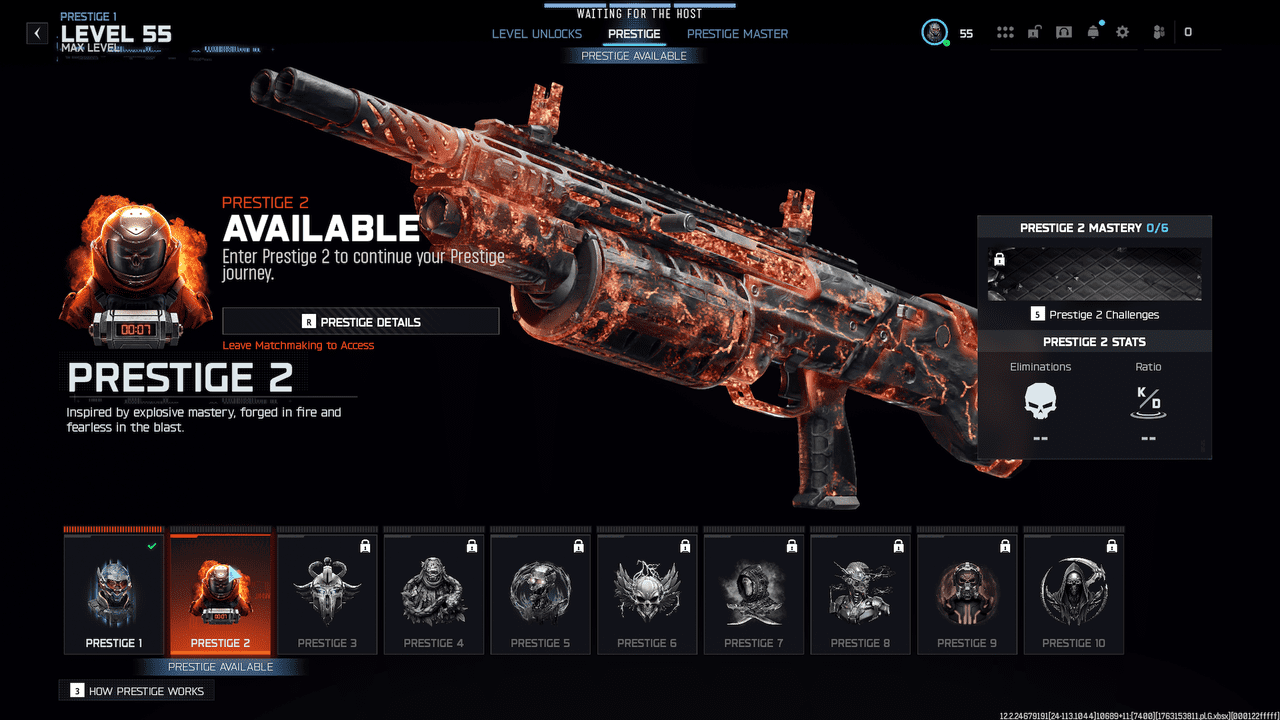
Task: Click HOW PRESTIGE WORKS
Action: 136,690
